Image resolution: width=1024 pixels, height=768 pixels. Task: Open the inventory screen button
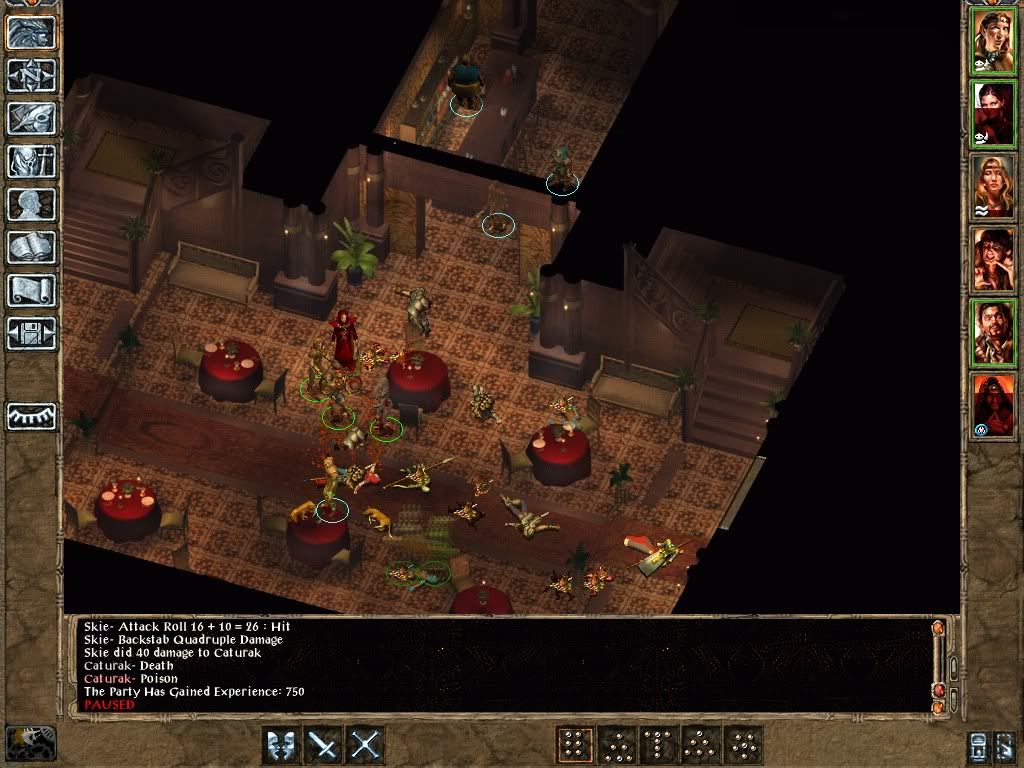click(32, 161)
